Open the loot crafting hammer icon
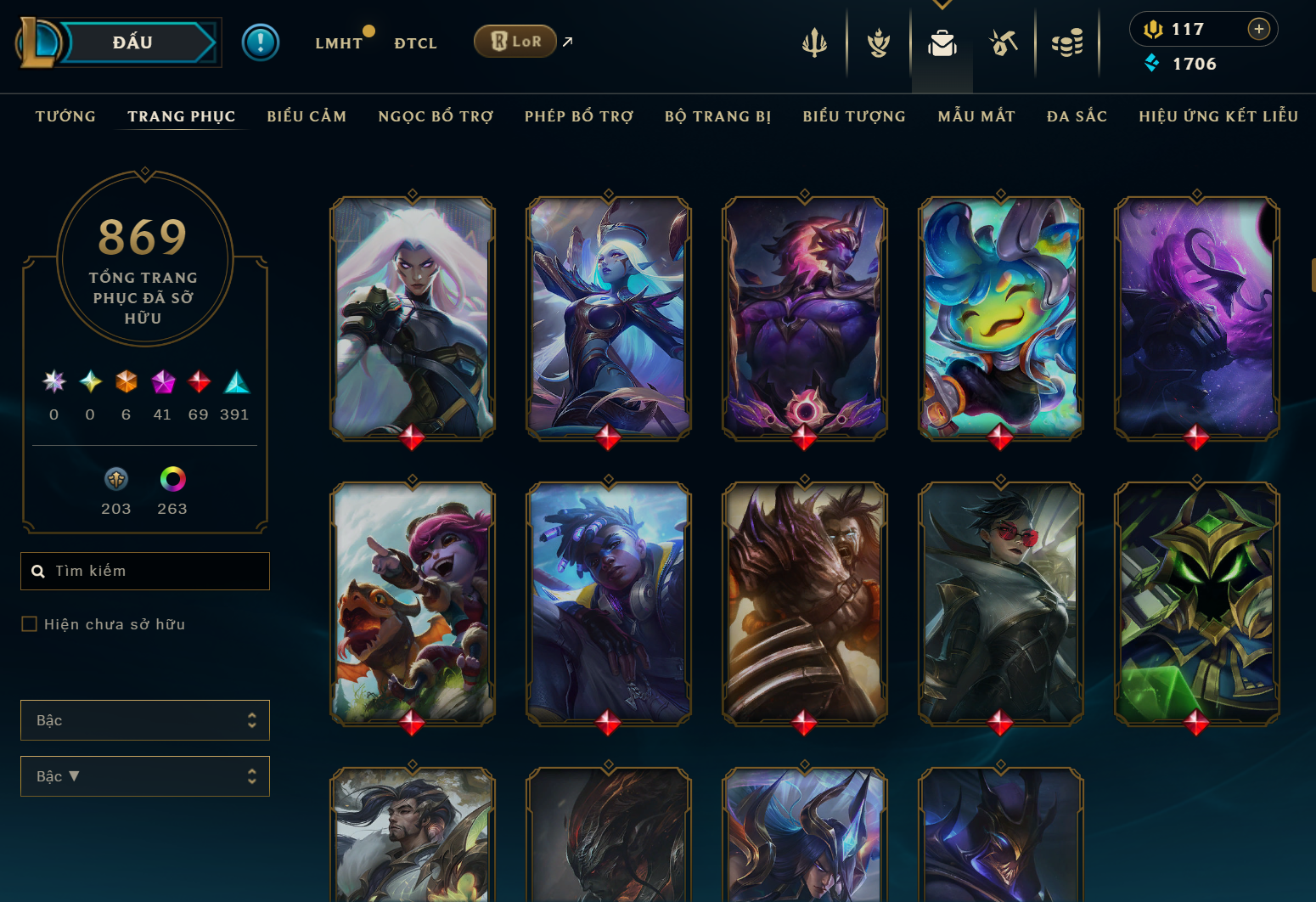This screenshot has height=902, width=1316. (x=1004, y=42)
